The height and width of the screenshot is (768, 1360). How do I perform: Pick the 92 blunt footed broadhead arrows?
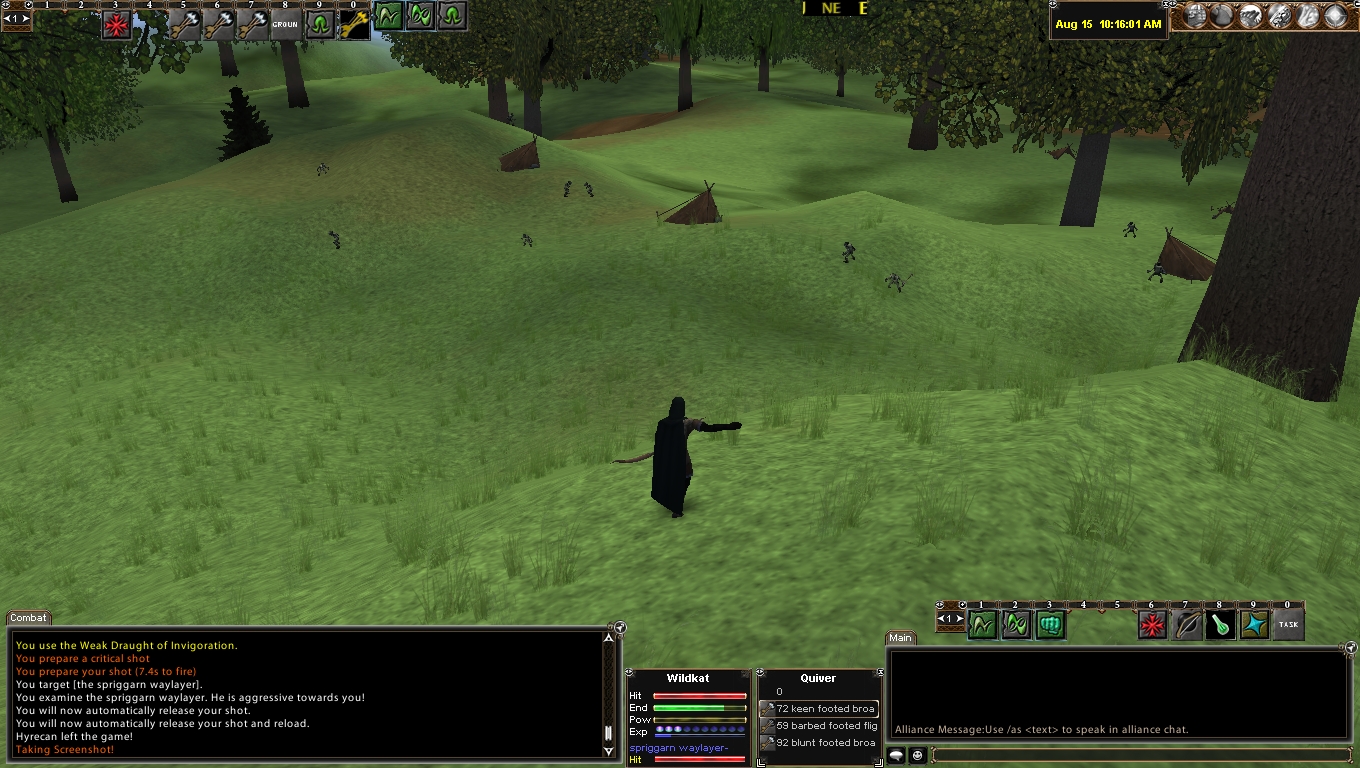point(819,743)
